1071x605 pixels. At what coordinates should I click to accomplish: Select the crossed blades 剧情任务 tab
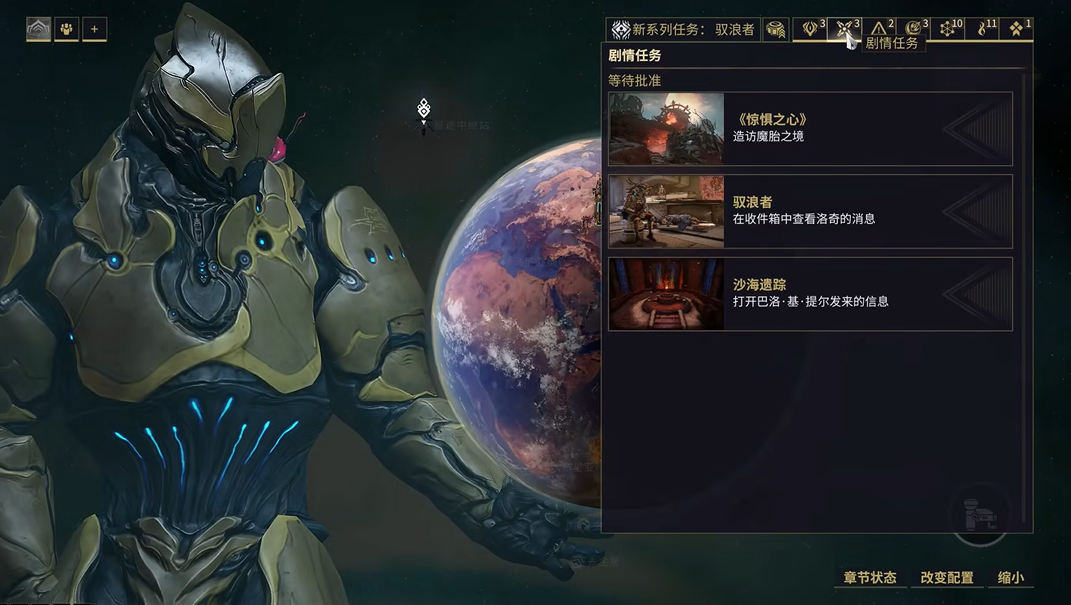coord(845,29)
